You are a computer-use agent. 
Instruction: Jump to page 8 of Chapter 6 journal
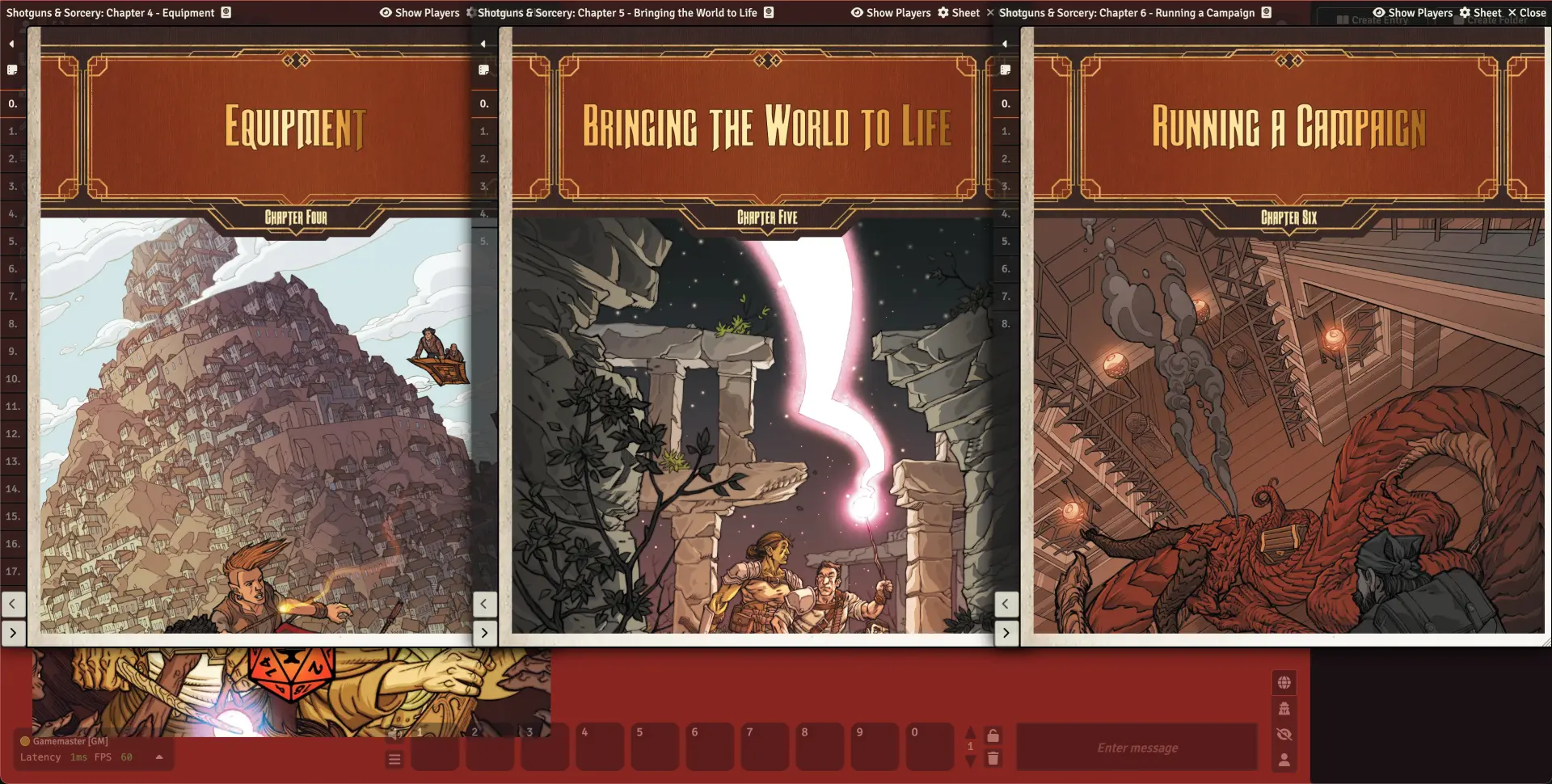tap(1006, 324)
